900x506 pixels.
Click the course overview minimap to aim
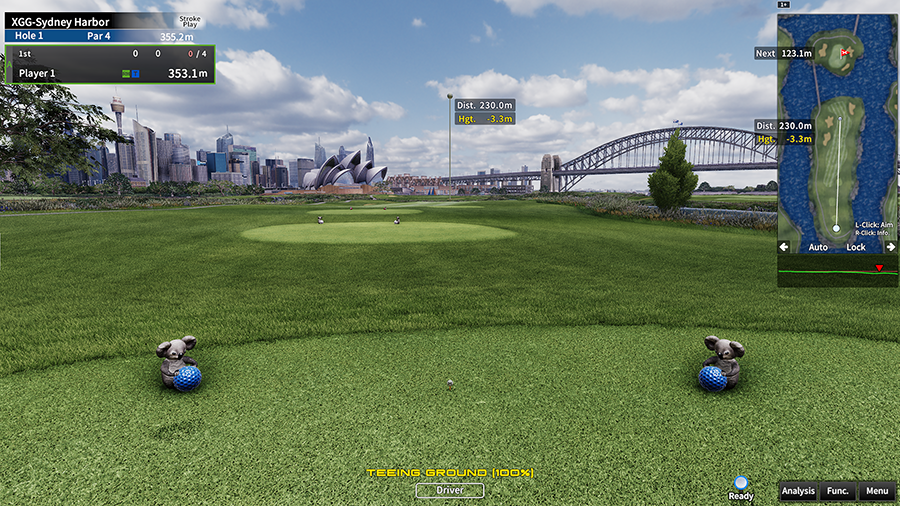[x=836, y=150]
